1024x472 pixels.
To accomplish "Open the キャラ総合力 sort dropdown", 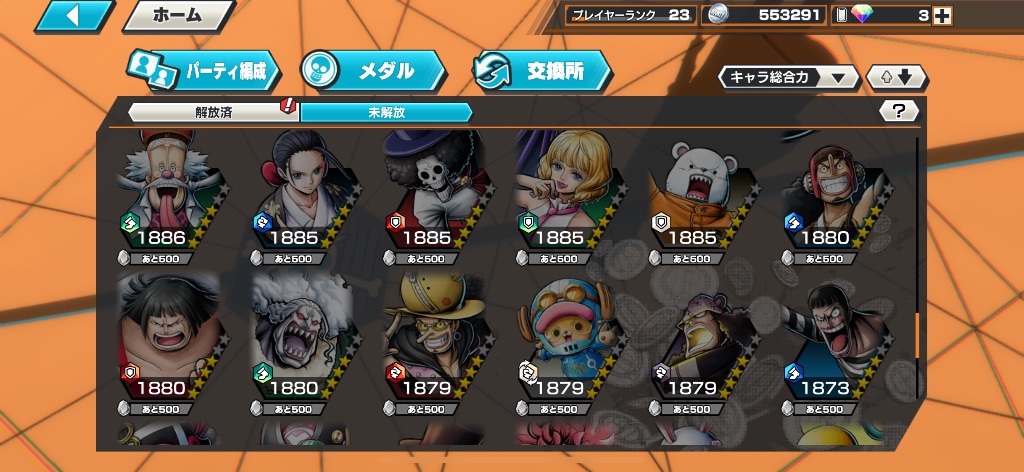I will pyautogui.click(x=788, y=77).
